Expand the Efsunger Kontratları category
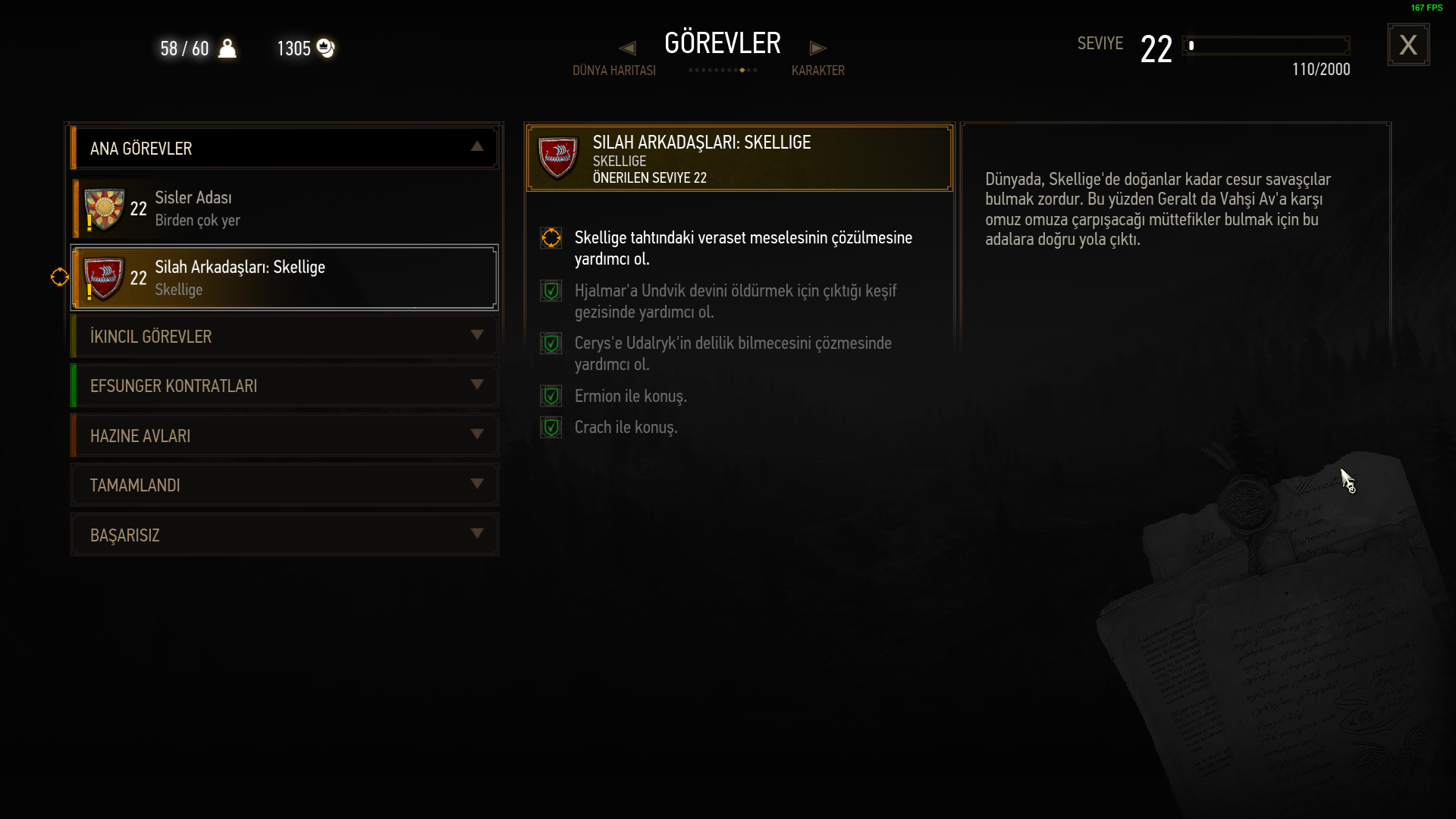Screen dimensions: 1456x819 point(284,386)
